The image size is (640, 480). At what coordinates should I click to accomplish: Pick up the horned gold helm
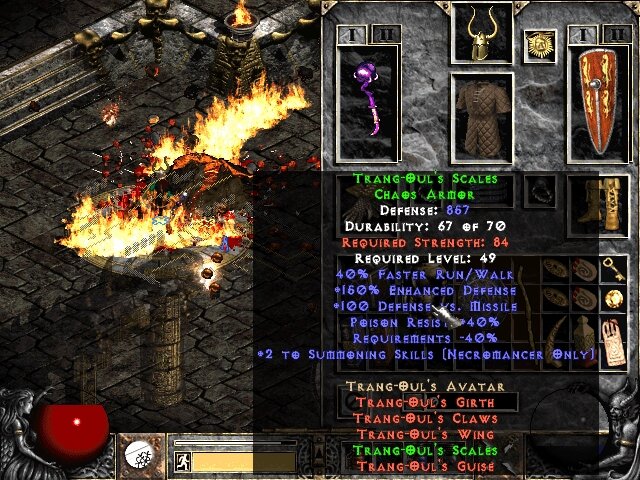click(482, 32)
